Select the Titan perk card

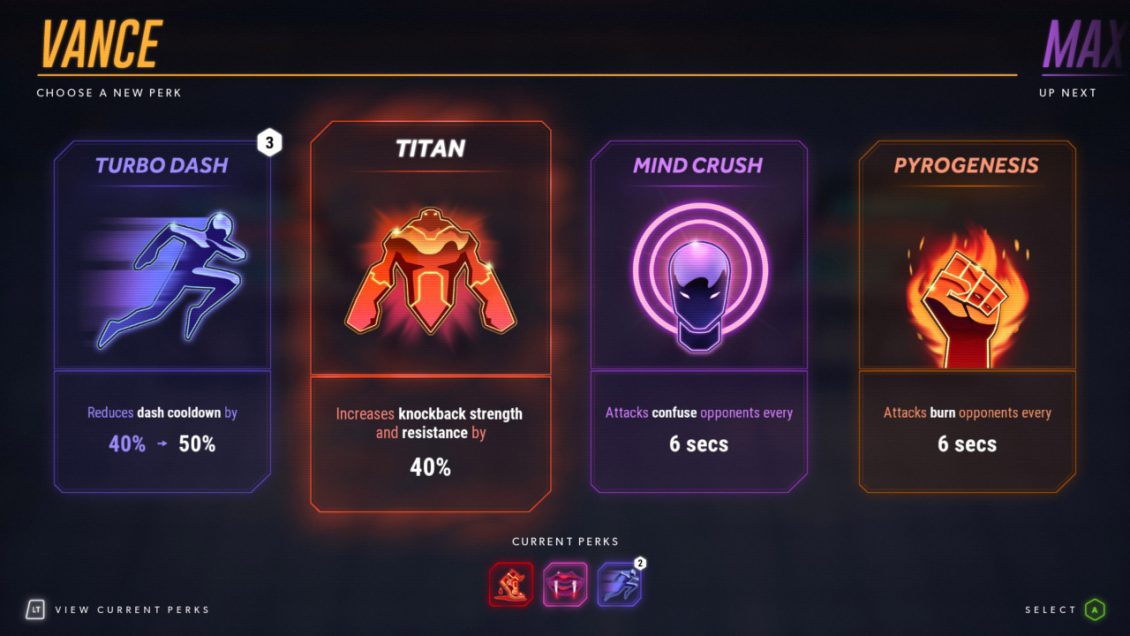pos(430,316)
